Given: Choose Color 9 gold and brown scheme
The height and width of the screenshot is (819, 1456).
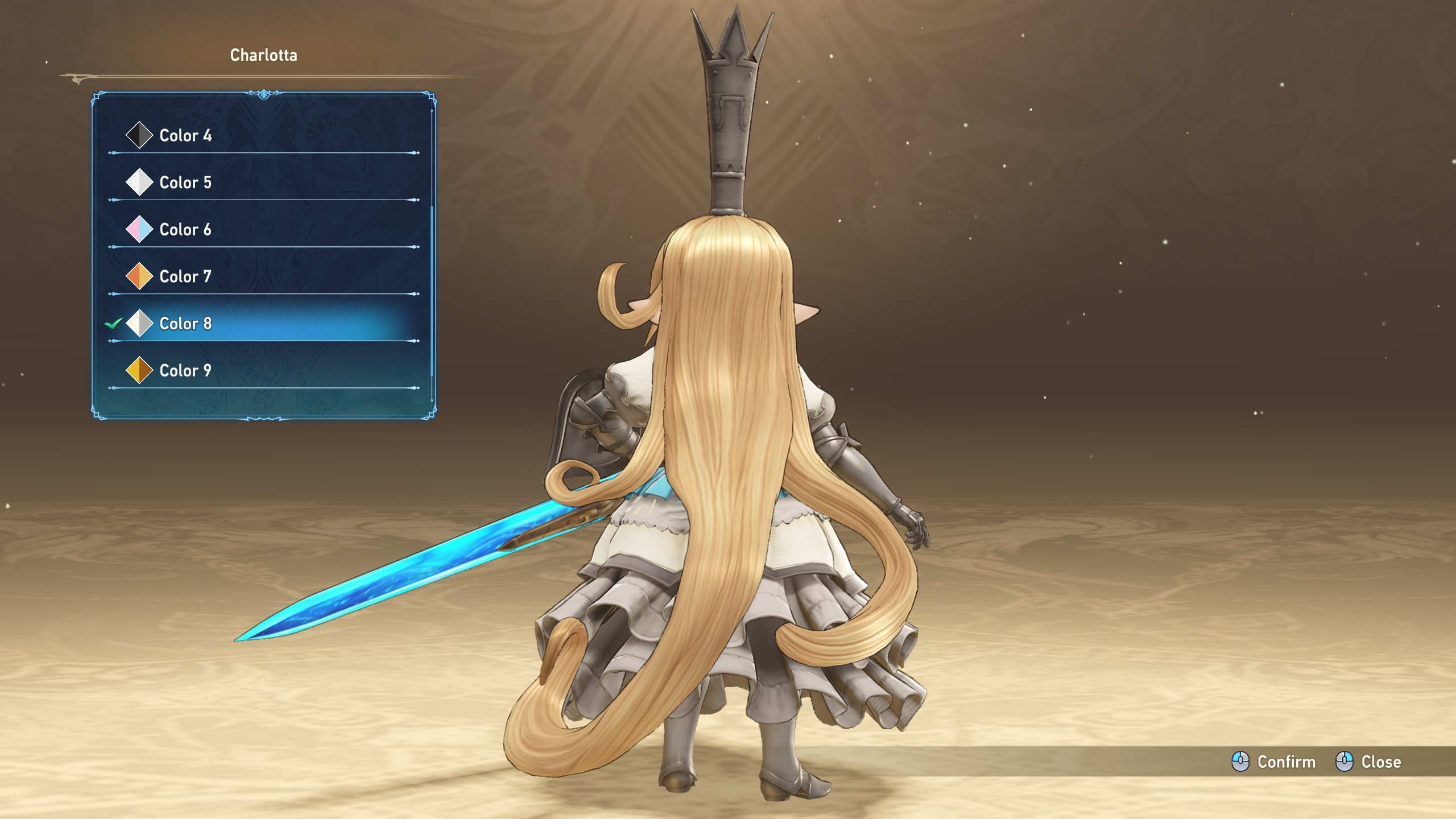Looking at the screenshot, I should (185, 371).
